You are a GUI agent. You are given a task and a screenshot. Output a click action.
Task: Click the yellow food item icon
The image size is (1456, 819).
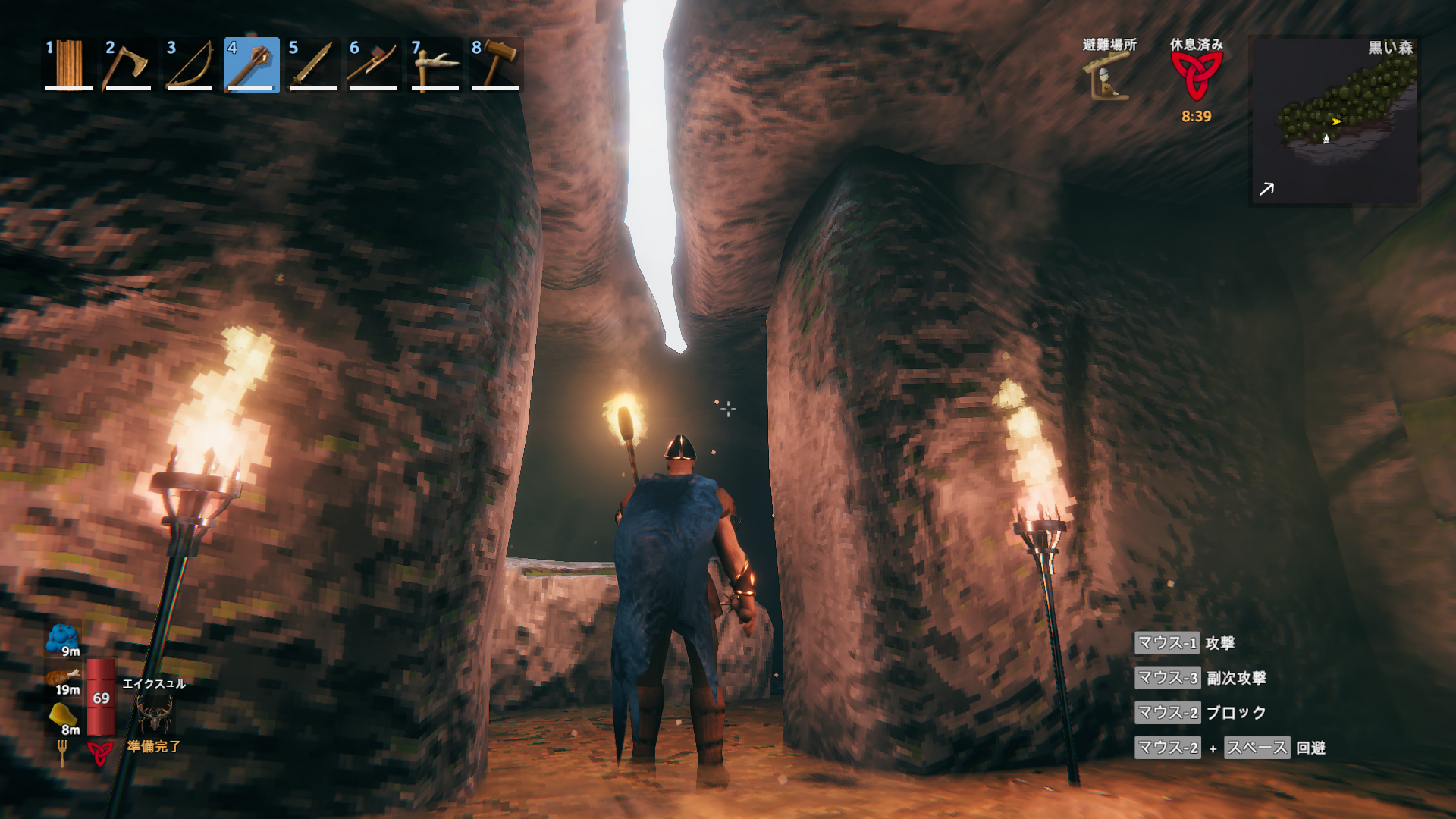coord(62,716)
